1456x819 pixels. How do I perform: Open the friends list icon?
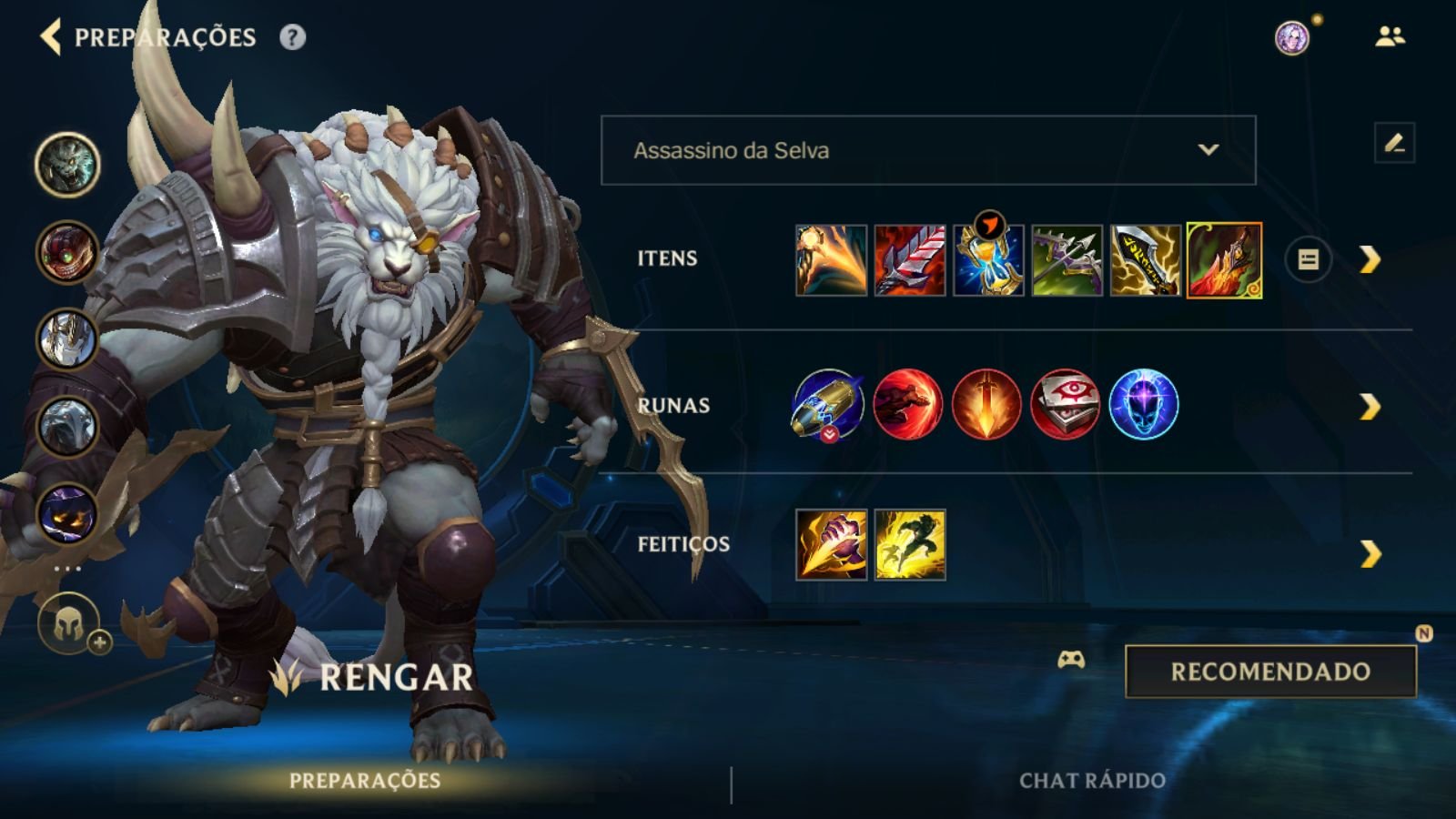coord(1390,36)
